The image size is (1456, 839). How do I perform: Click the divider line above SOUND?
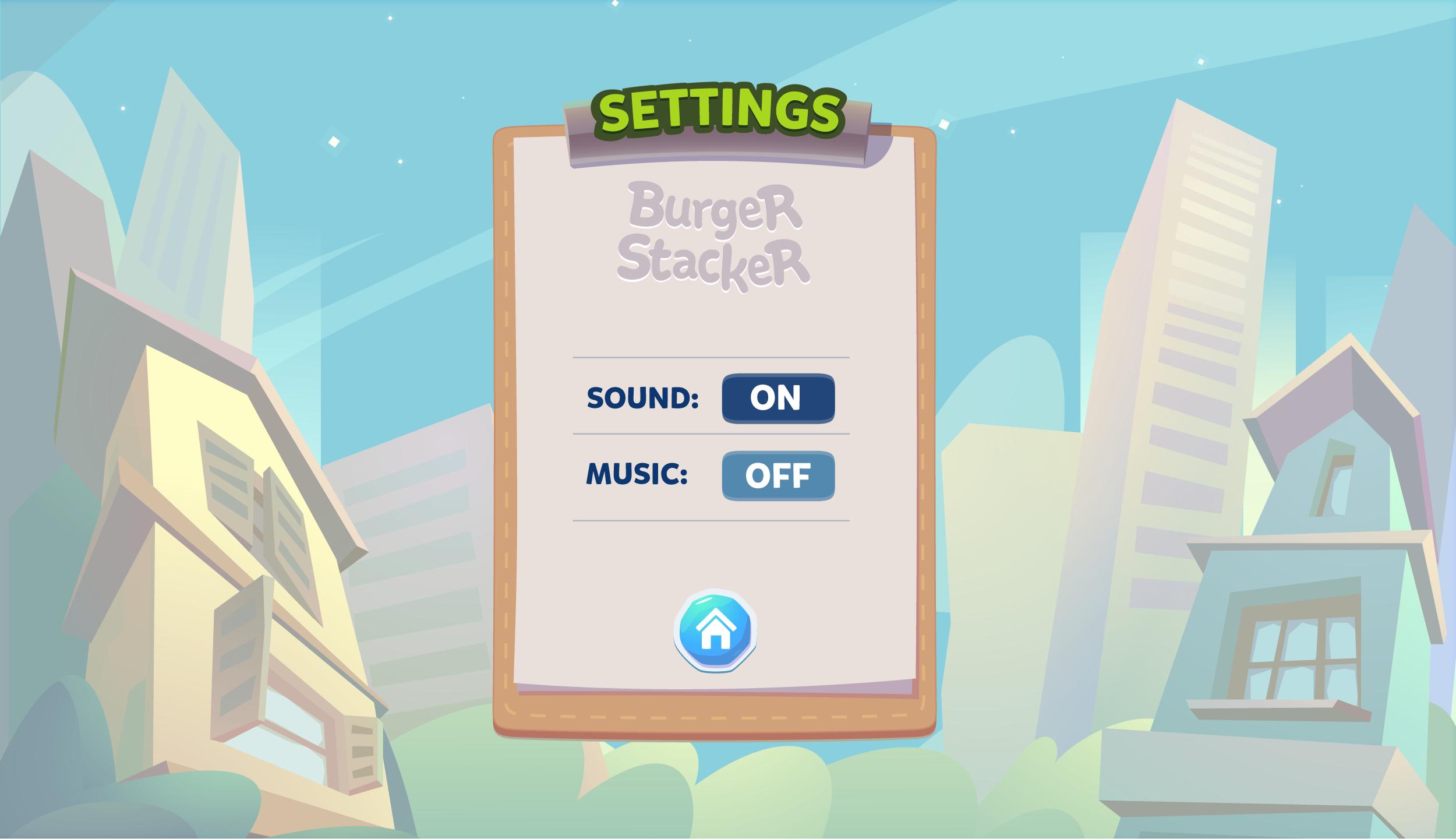coord(709,357)
